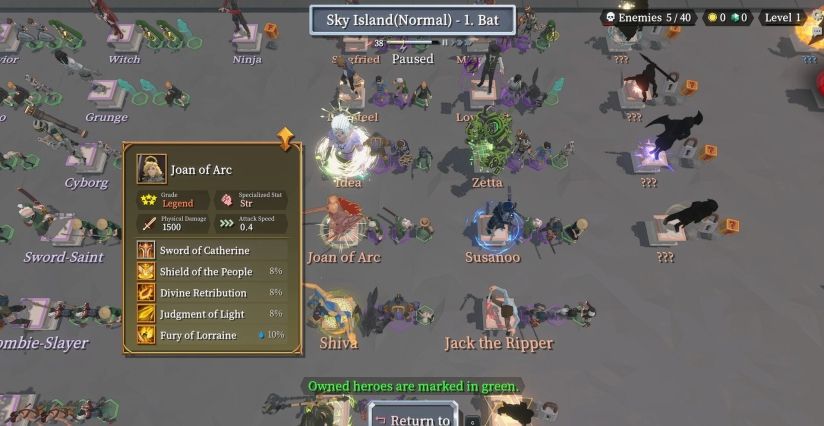
Task: Click the Return to button
Action: [x=419, y=418]
